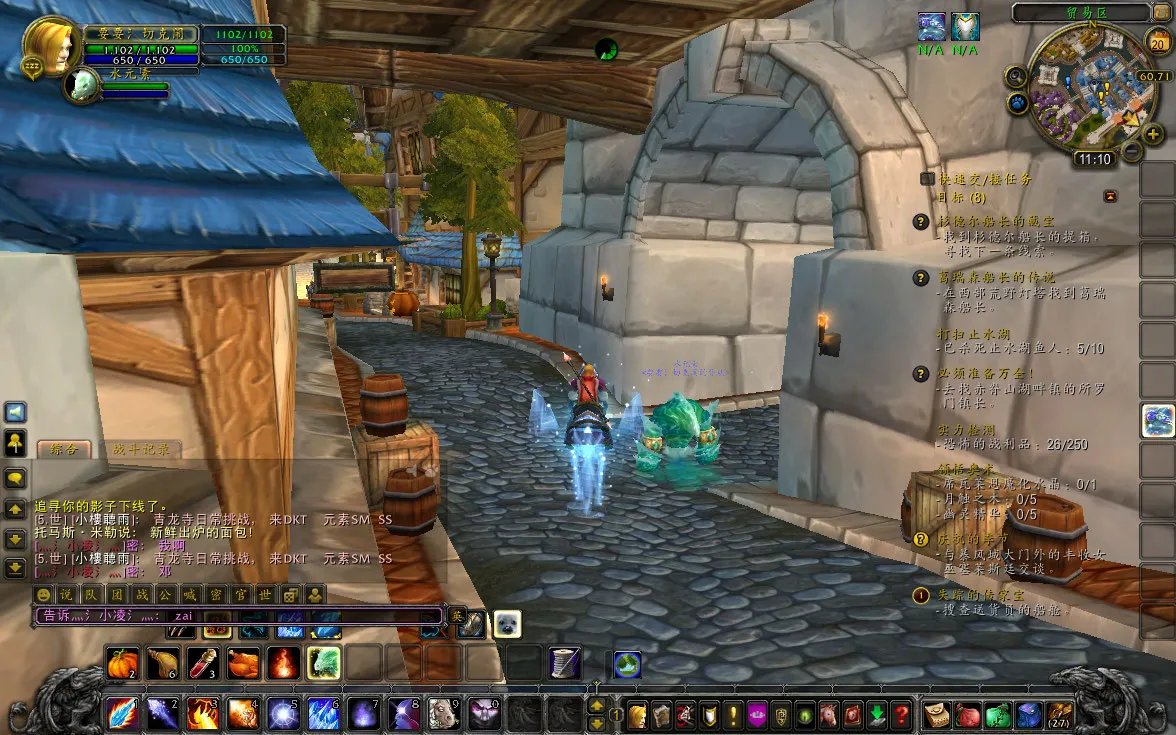Select the water elemental pet frame
This screenshot has height=735, width=1176.
pos(82,86)
